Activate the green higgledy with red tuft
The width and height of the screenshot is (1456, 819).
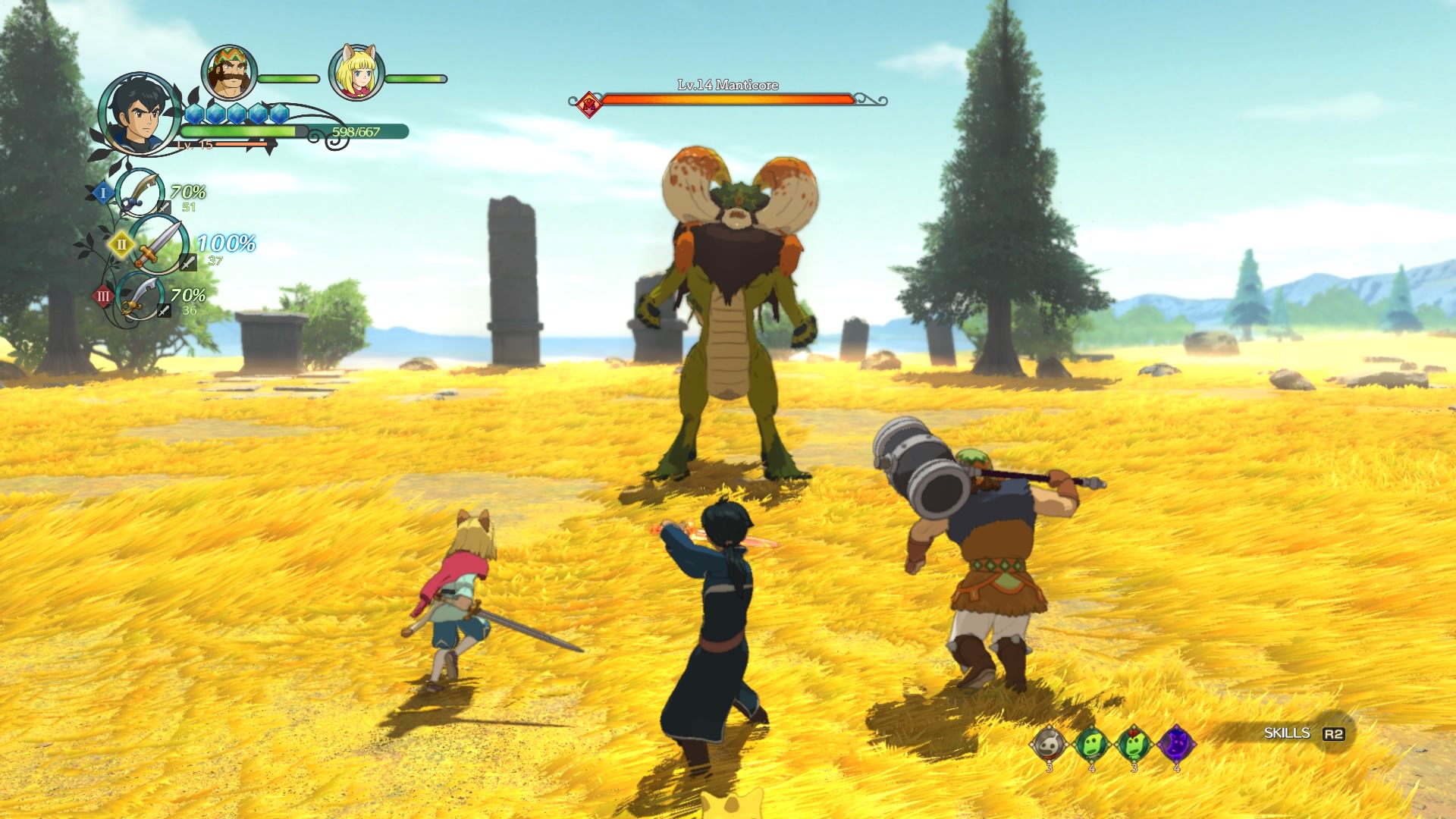[1134, 745]
